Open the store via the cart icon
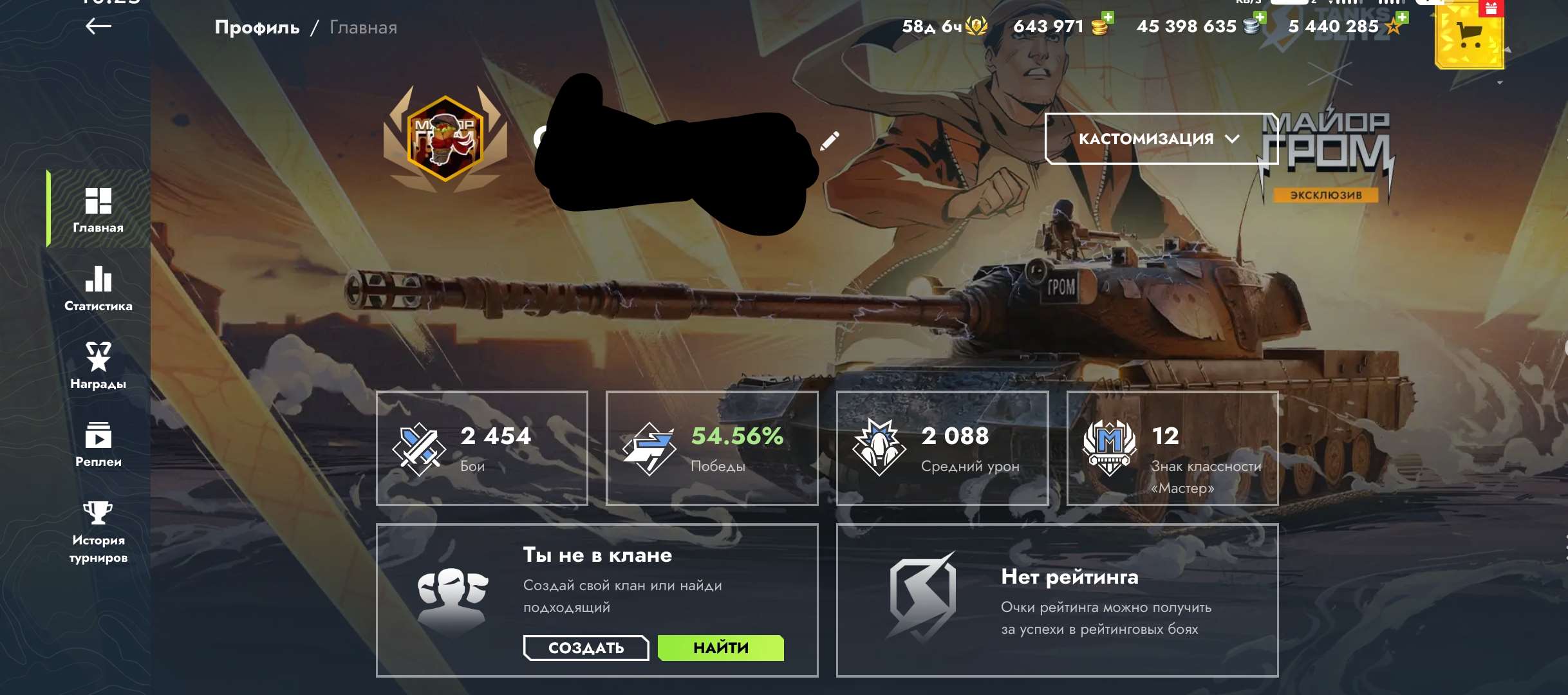Screen dimensions: 1568x695 (x=1470, y=35)
